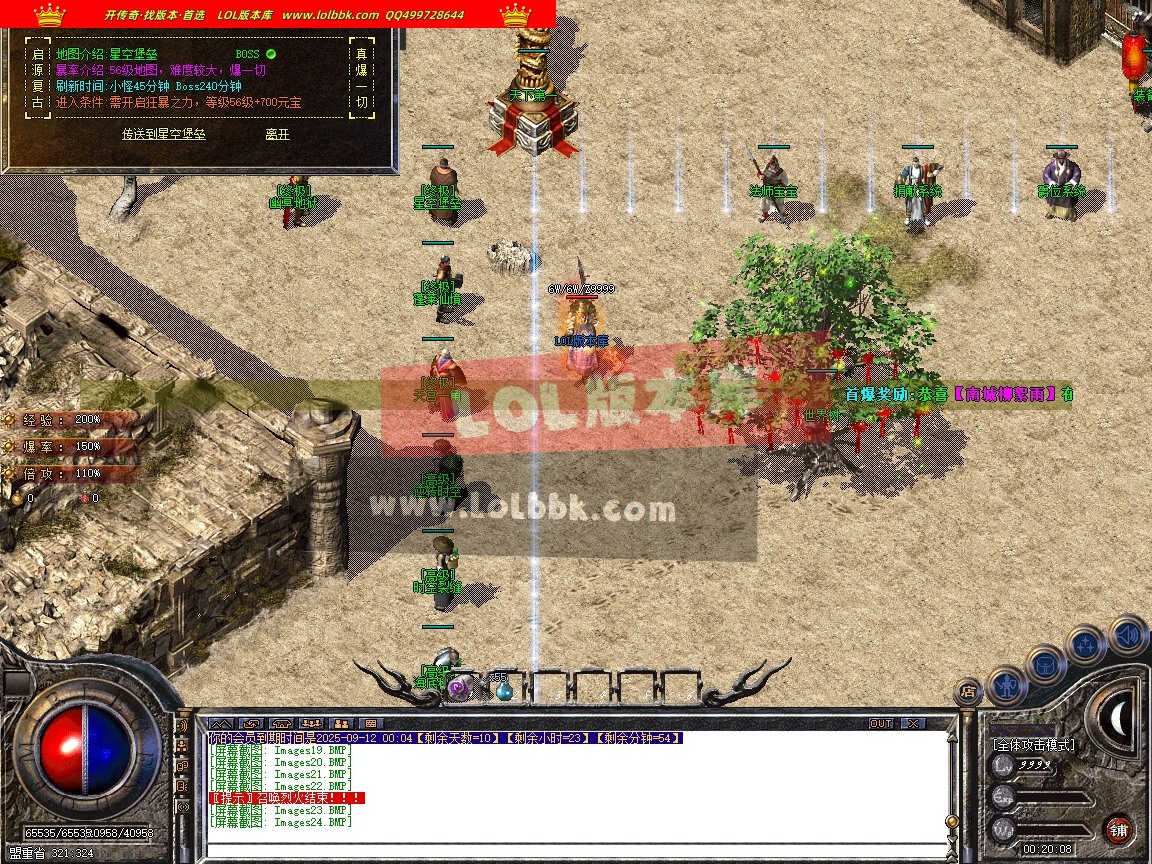Viewport: 1152px width, 864px height.
Task: Toggle the sound speaker button
Action: point(1128,634)
